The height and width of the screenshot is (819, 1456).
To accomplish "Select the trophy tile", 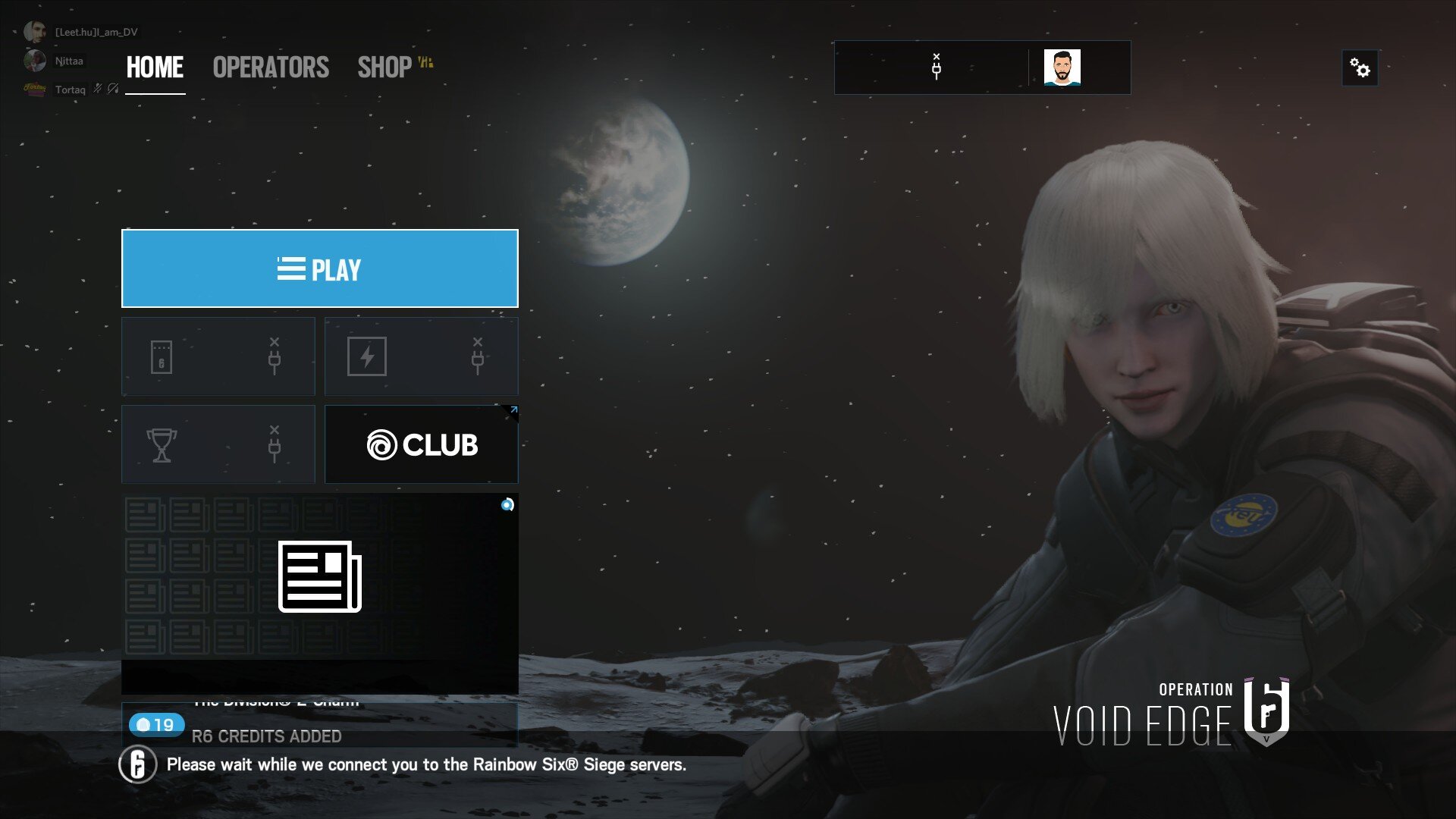I will click(x=218, y=444).
